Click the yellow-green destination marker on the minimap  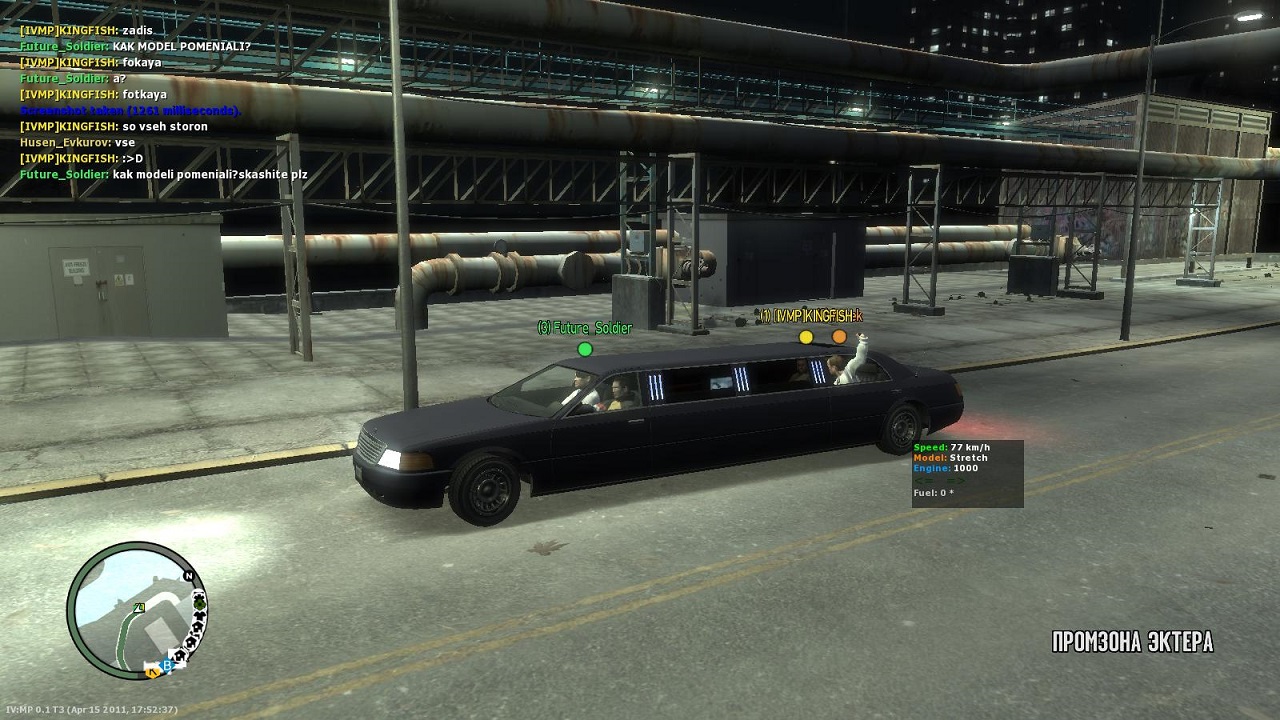[139, 607]
